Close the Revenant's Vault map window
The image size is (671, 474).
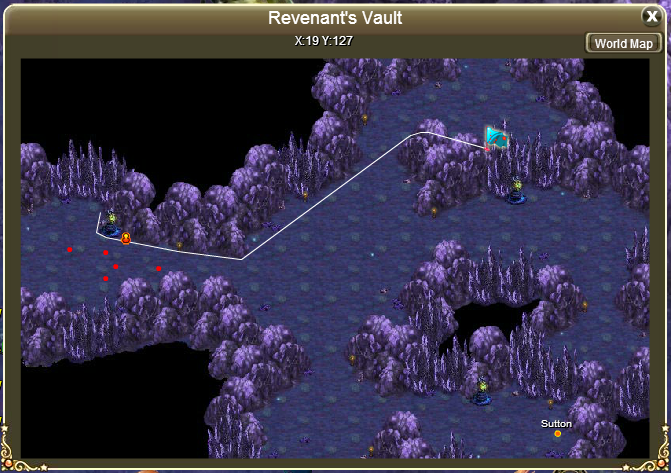pos(651,16)
